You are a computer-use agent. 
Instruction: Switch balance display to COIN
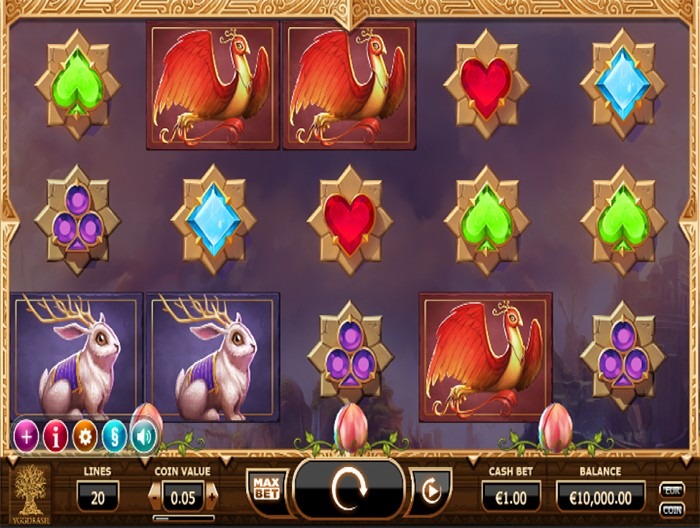click(x=672, y=506)
